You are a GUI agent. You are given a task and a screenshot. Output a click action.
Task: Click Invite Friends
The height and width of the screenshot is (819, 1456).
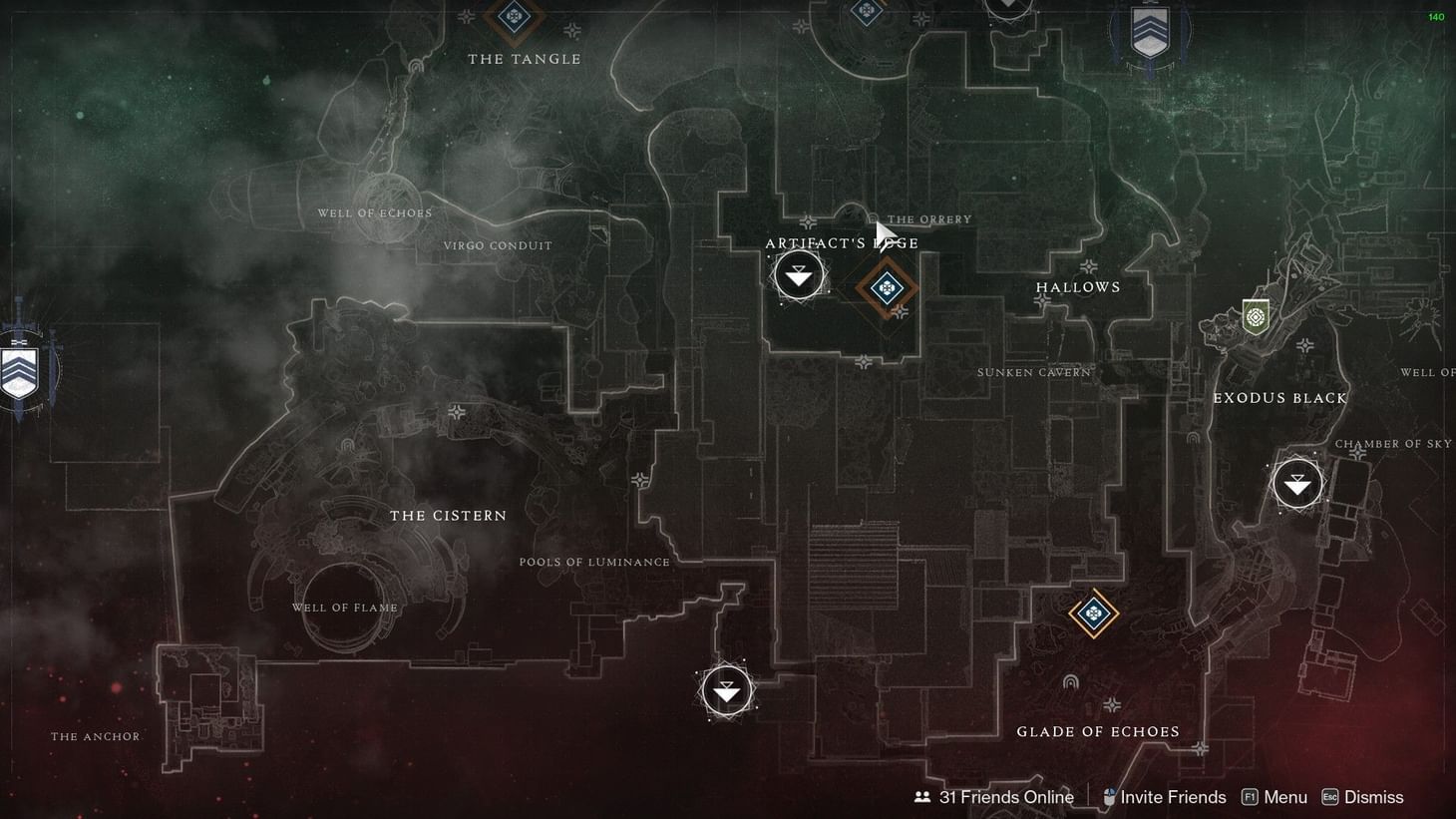(1174, 797)
